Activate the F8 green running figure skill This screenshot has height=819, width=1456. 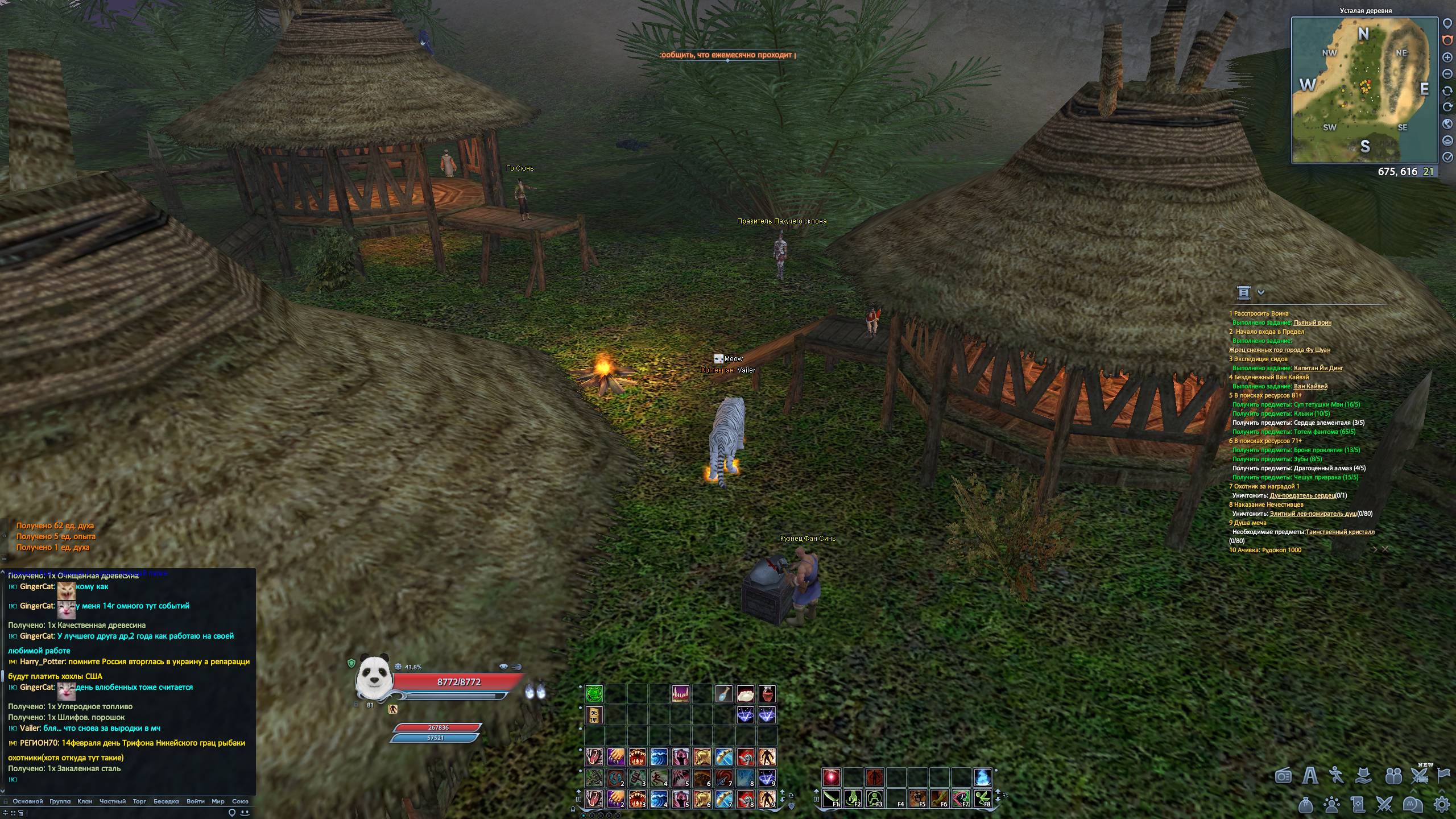983,799
